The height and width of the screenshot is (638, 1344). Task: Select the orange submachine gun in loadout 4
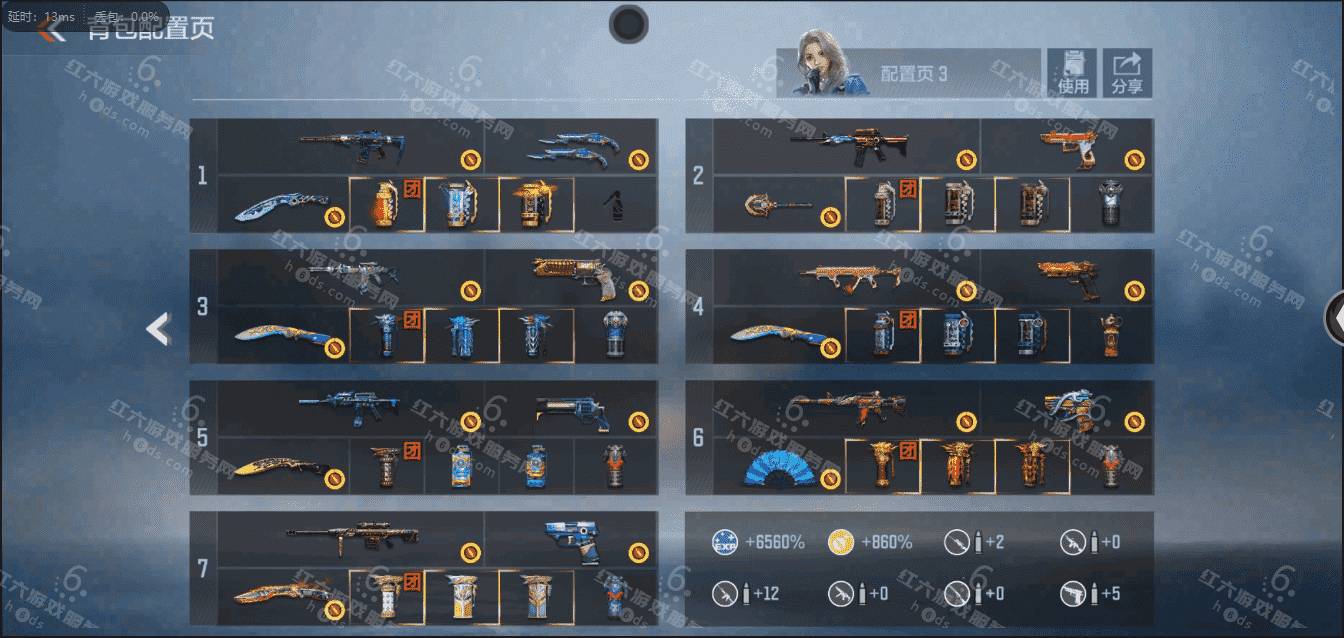coord(846,277)
